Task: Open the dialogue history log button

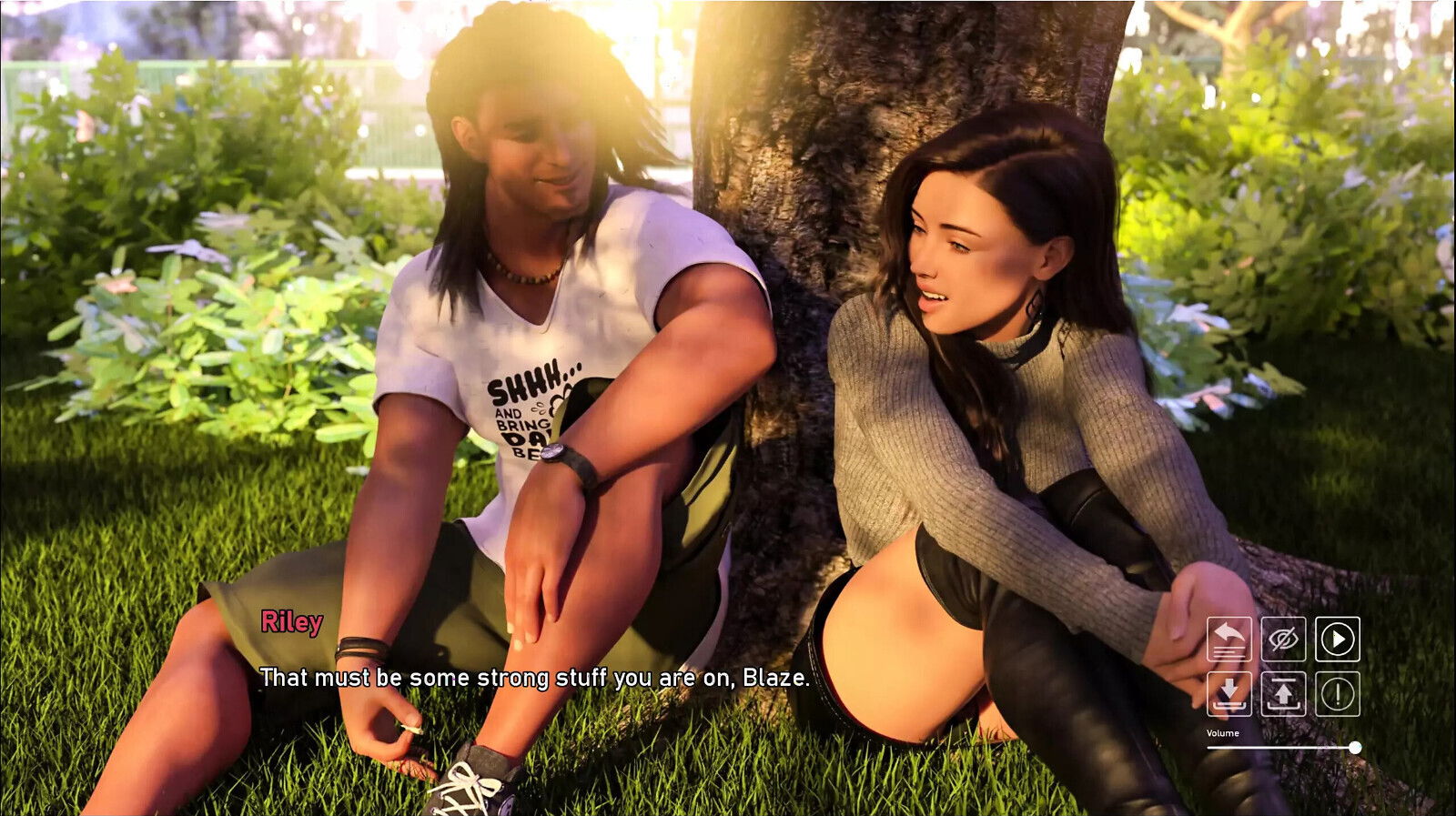Action: (x=1228, y=639)
